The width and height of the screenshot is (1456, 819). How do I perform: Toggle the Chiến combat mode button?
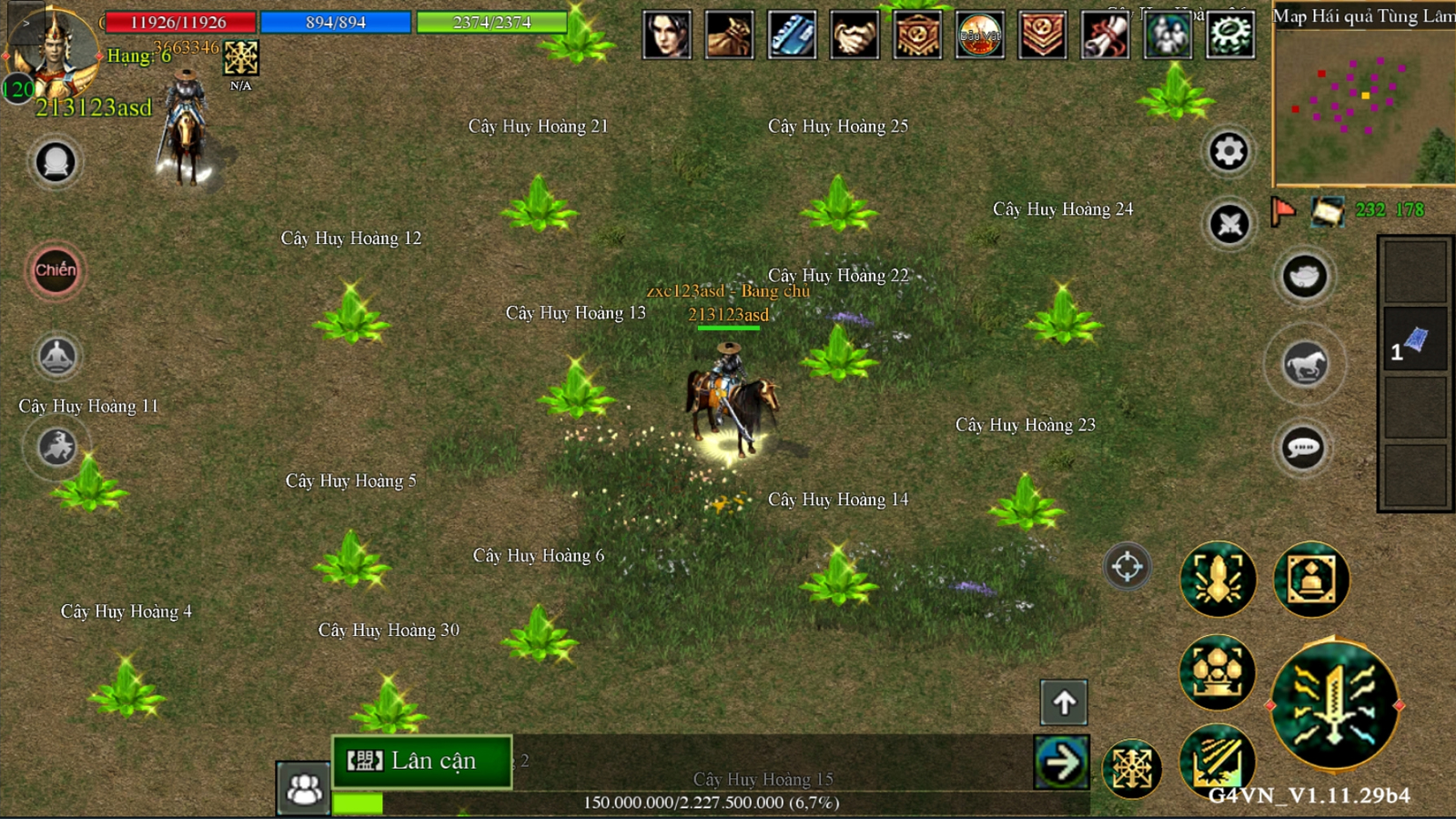click(56, 270)
